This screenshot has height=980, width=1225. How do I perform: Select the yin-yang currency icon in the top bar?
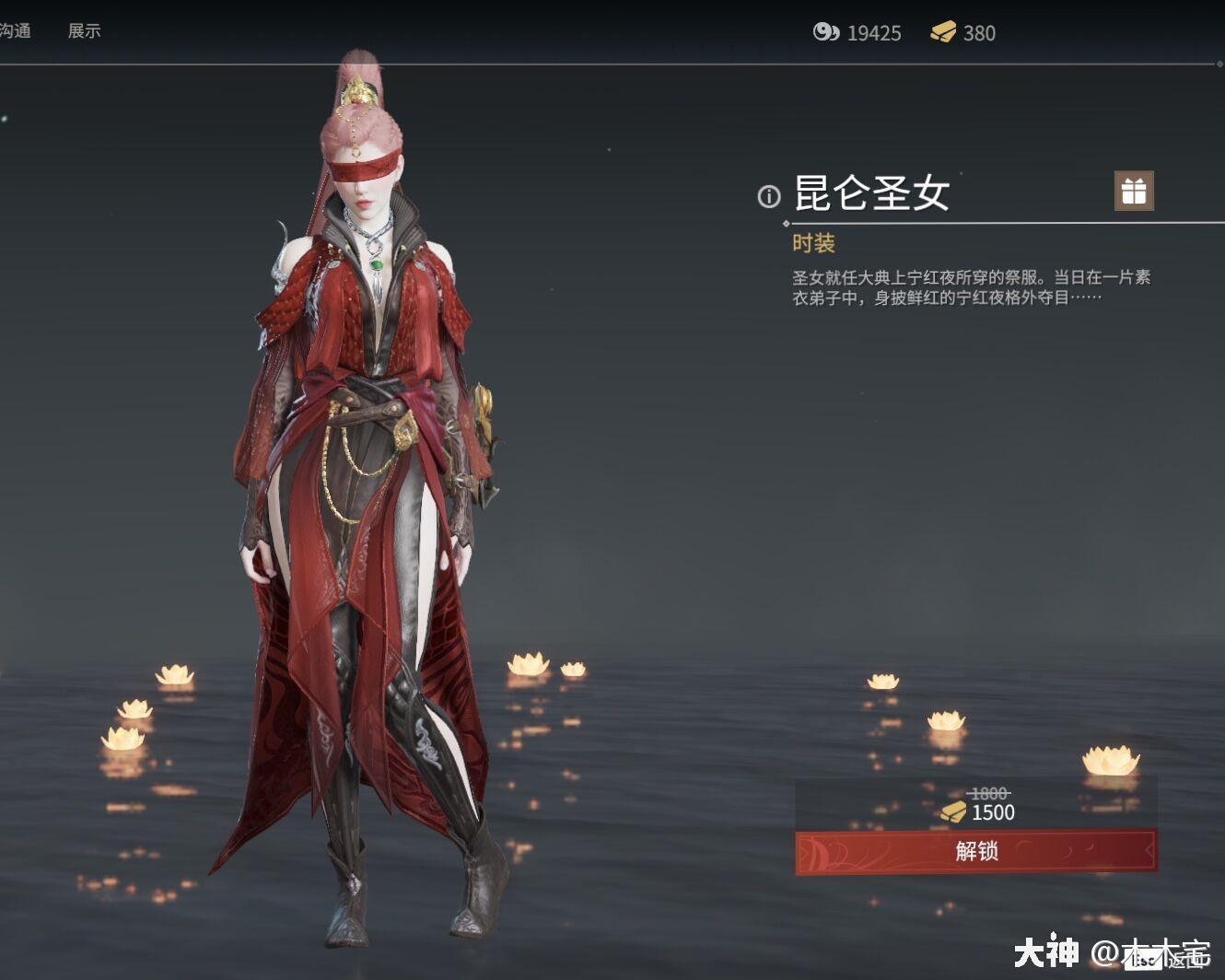click(x=824, y=33)
